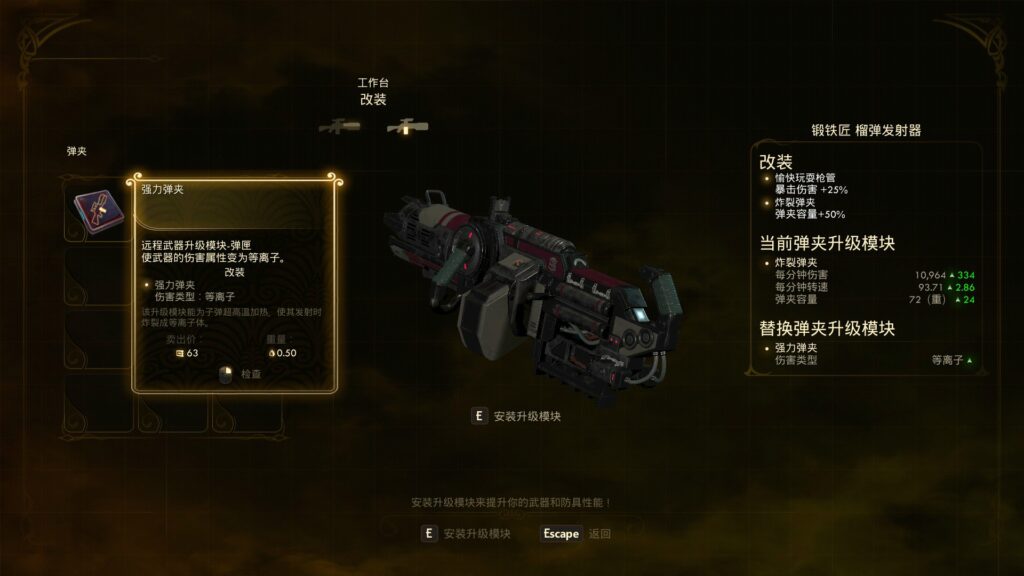This screenshot has width=1024, height=576.
Task: Choose the rifle icon with glowing magazine
Action: [x=407, y=127]
